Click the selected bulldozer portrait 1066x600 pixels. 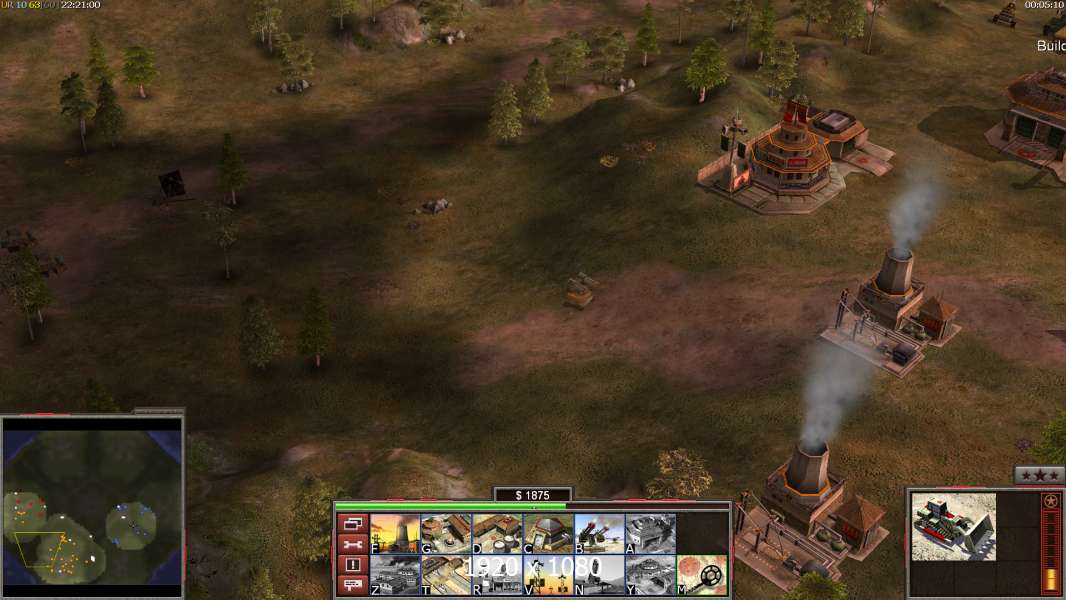pos(953,527)
